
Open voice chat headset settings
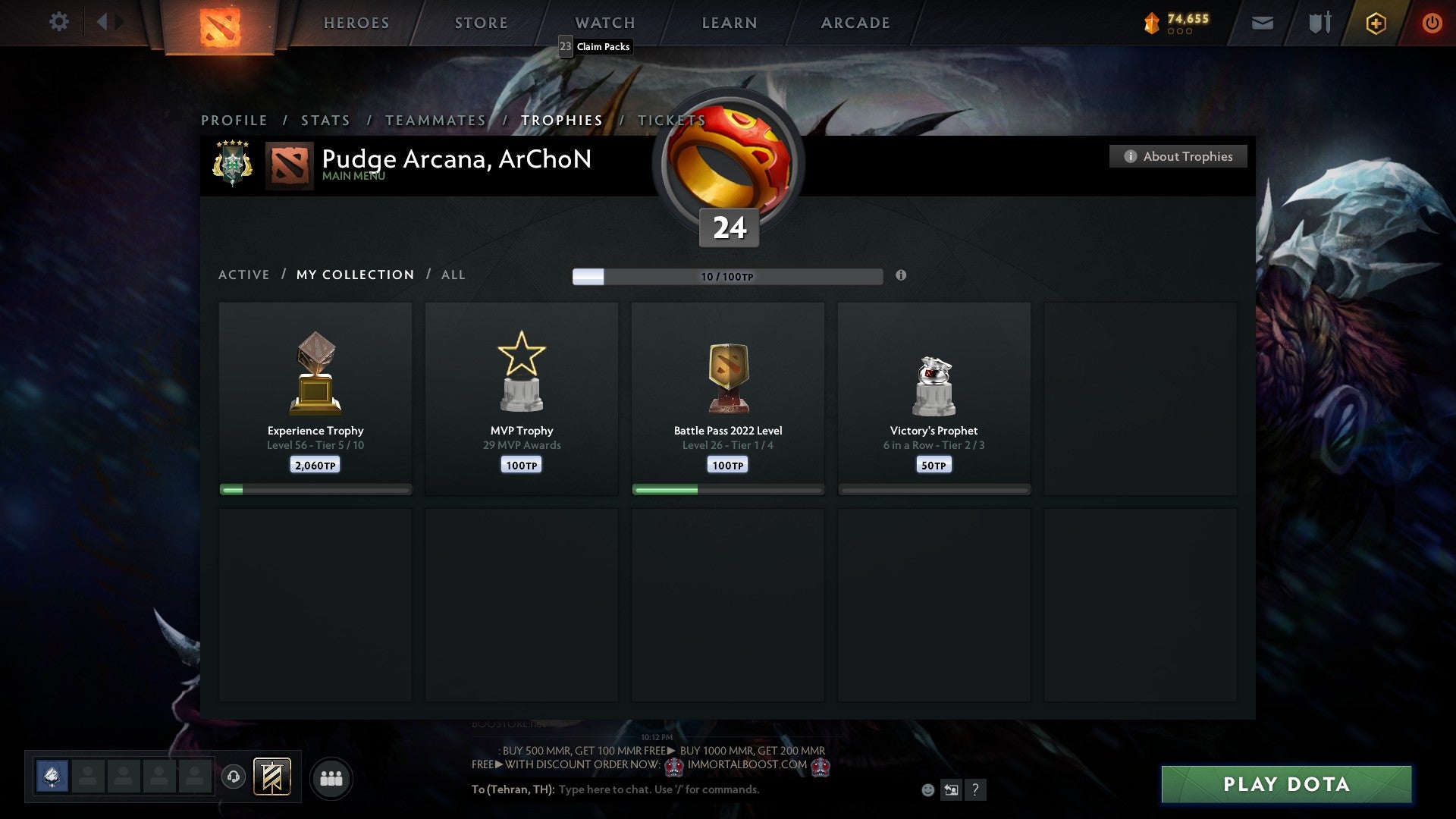click(x=232, y=777)
